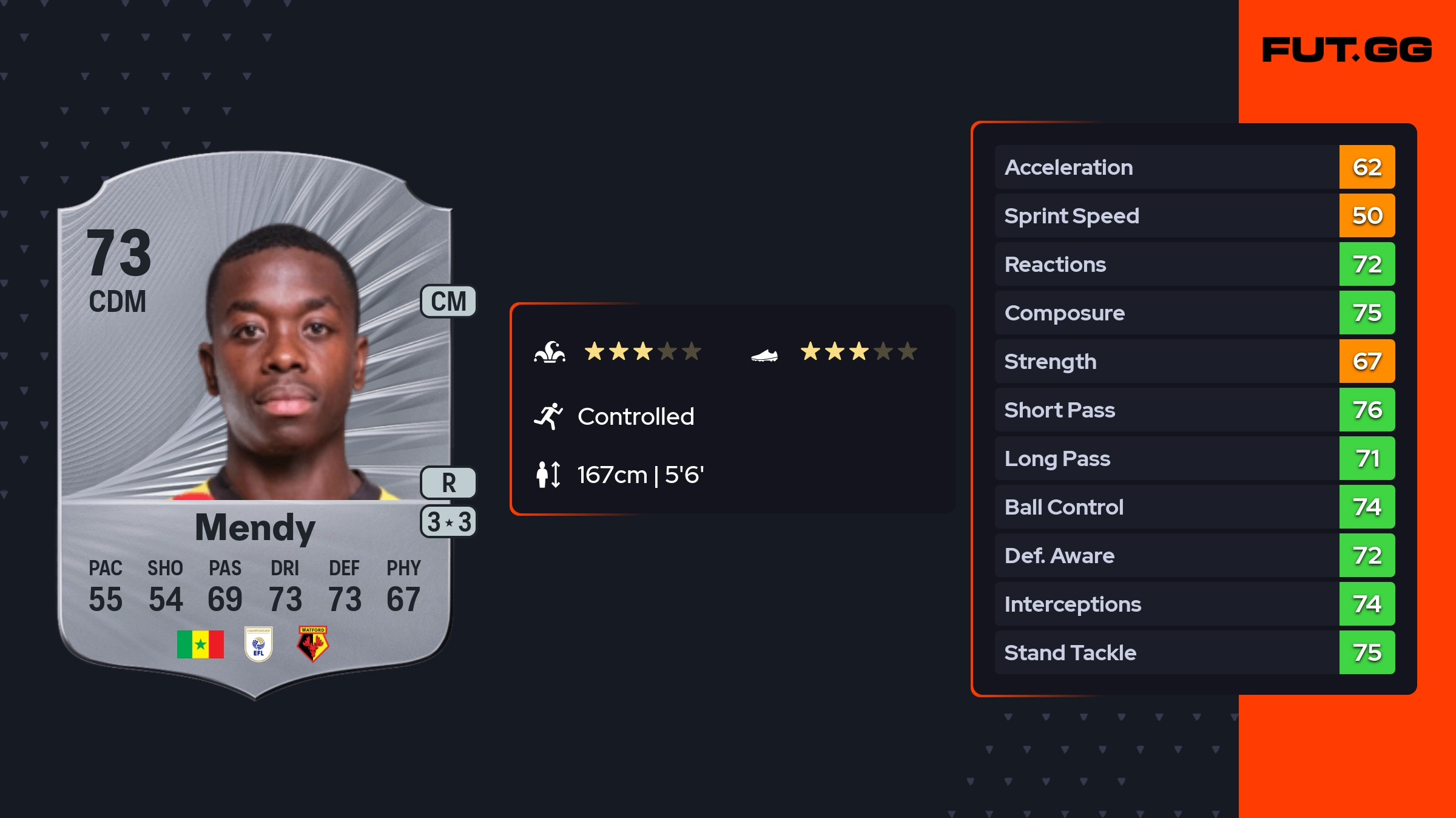The width and height of the screenshot is (1456, 818).
Task: Choose the Composure stat row
Action: tap(1194, 313)
